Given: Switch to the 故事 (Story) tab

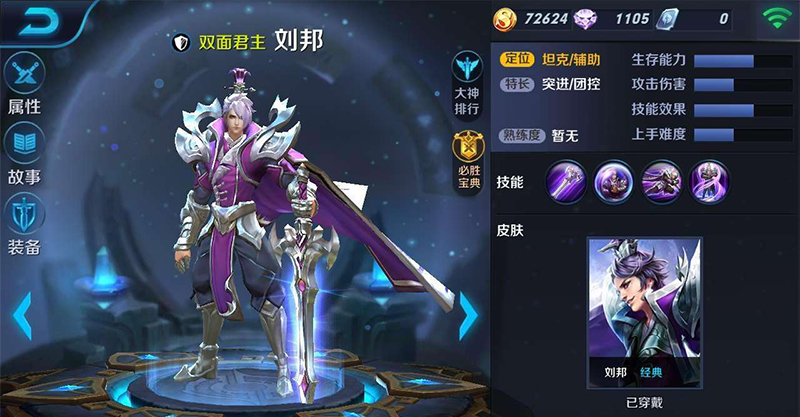Looking at the screenshot, I should coord(24,153).
